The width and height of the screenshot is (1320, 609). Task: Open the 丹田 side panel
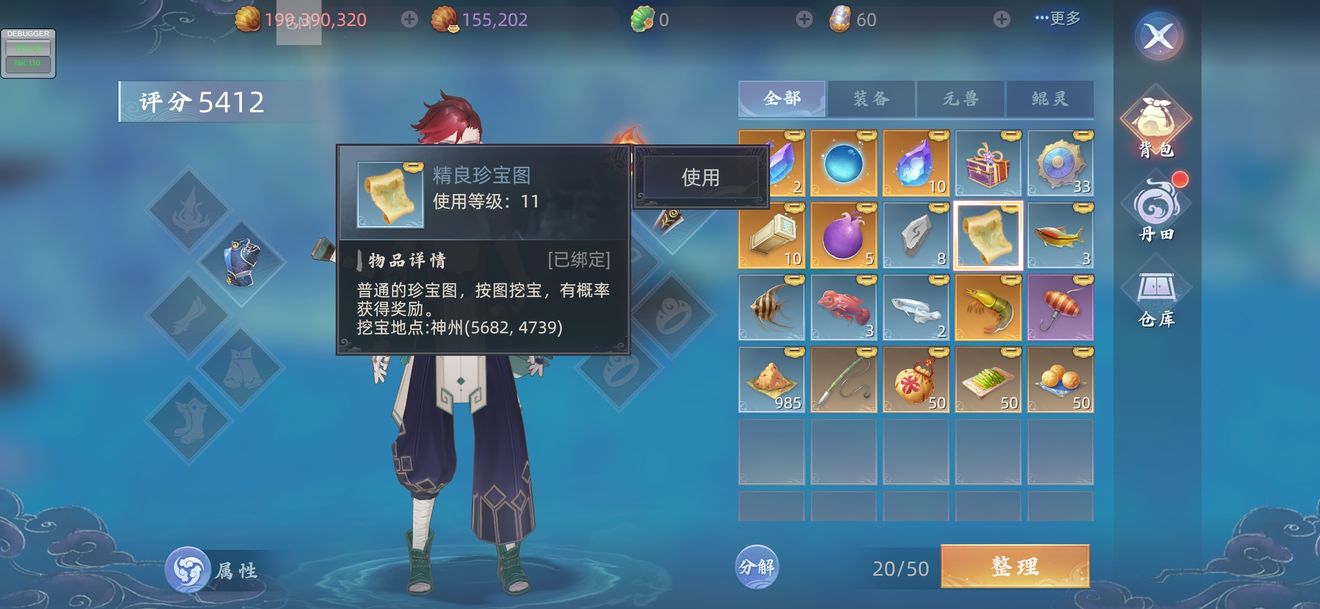1156,211
